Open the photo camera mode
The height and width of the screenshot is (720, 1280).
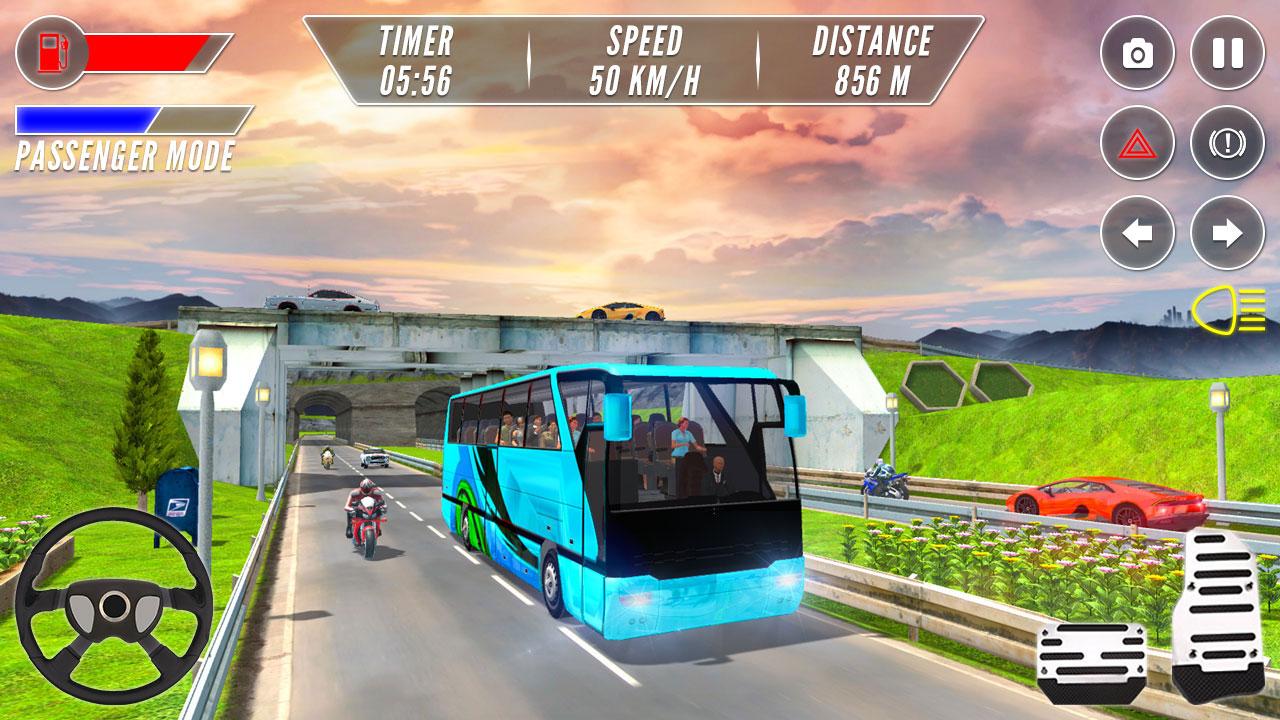click(1140, 52)
